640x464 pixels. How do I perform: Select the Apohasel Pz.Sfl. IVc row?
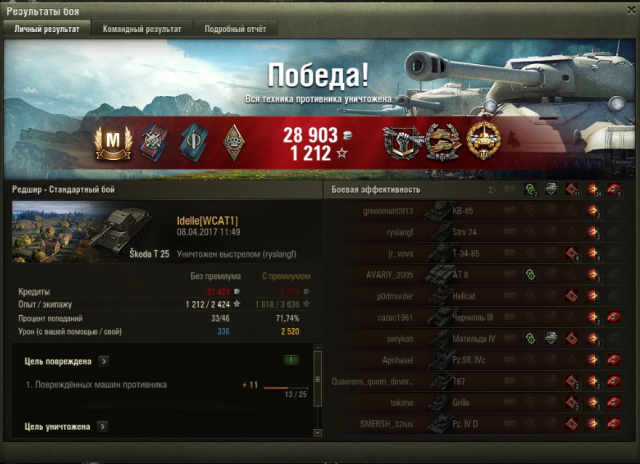pyautogui.click(x=478, y=359)
